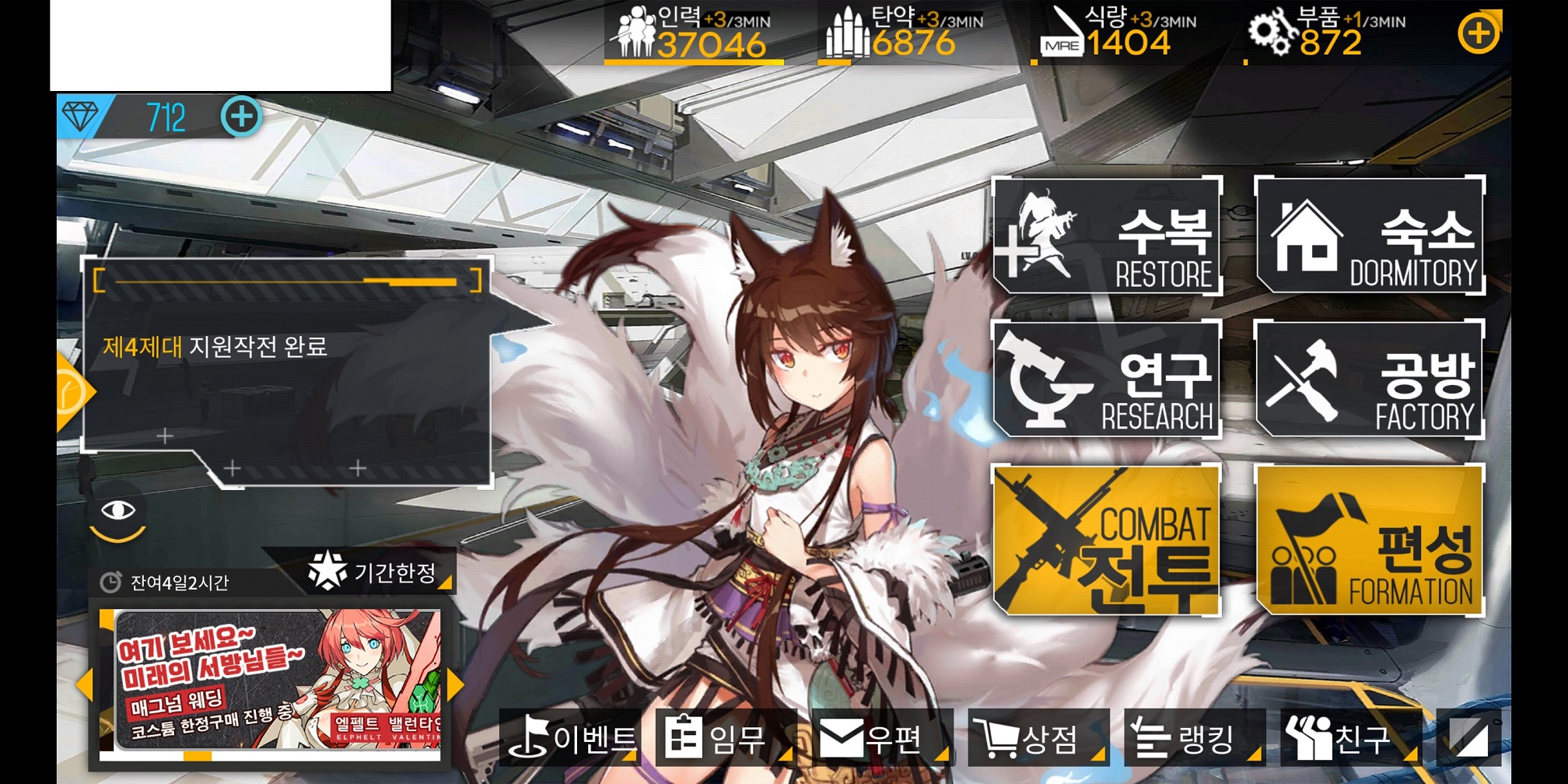Add diamonds with the blue plus button
The width and height of the screenshot is (1568, 784).
pyautogui.click(x=241, y=117)
